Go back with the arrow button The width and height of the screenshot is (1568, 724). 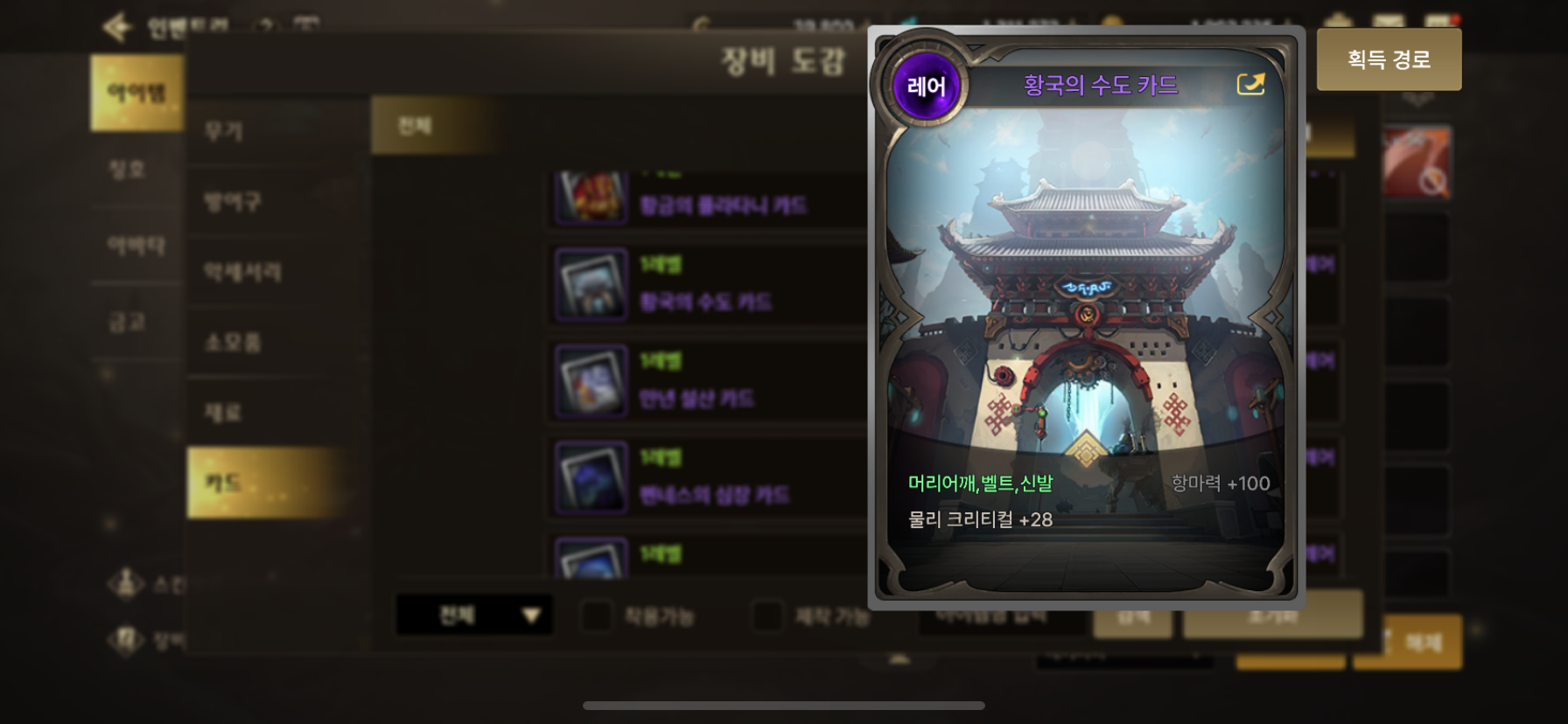[x=116, y=27]
